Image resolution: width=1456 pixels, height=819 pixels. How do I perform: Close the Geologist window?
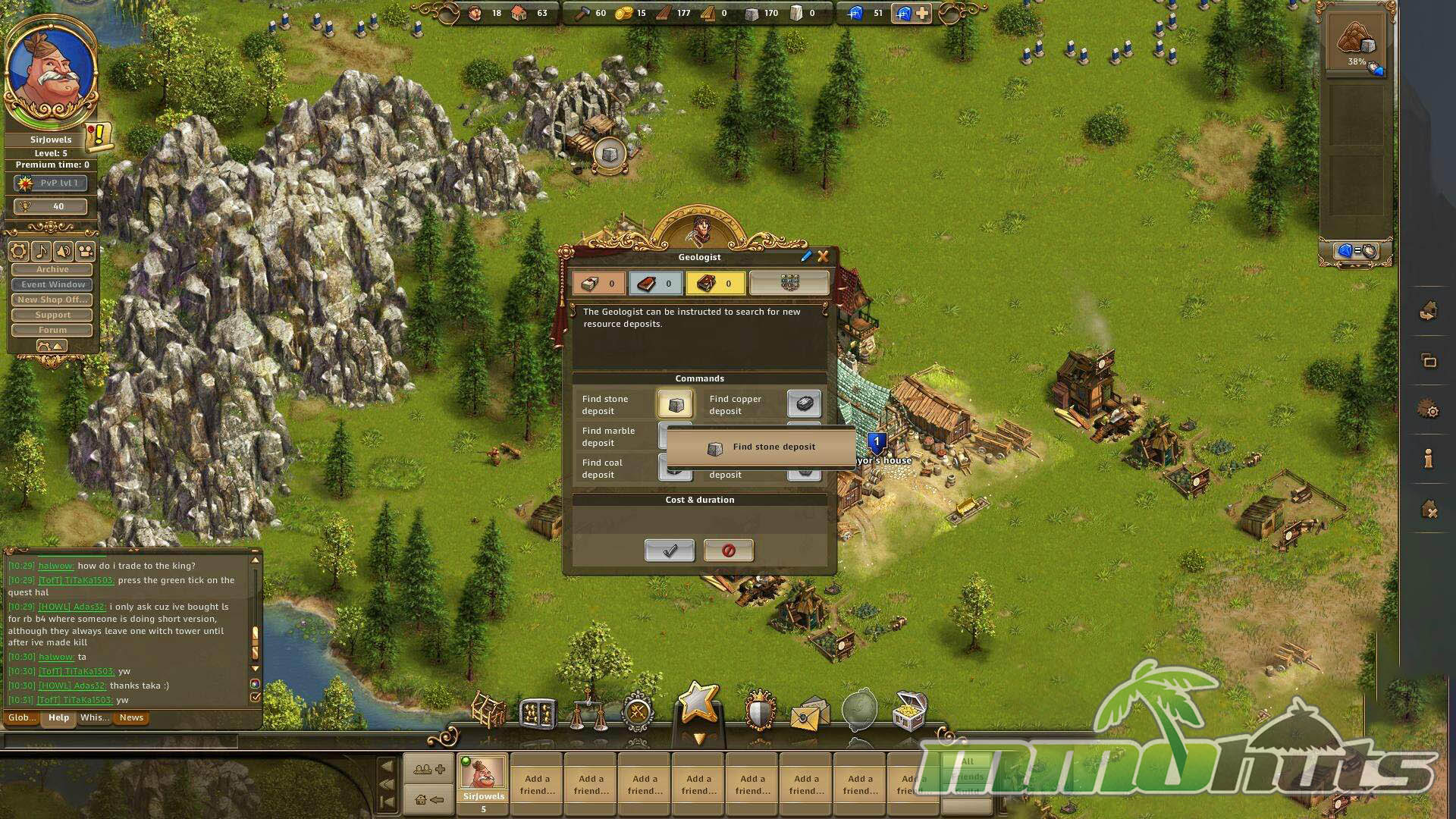823,257
